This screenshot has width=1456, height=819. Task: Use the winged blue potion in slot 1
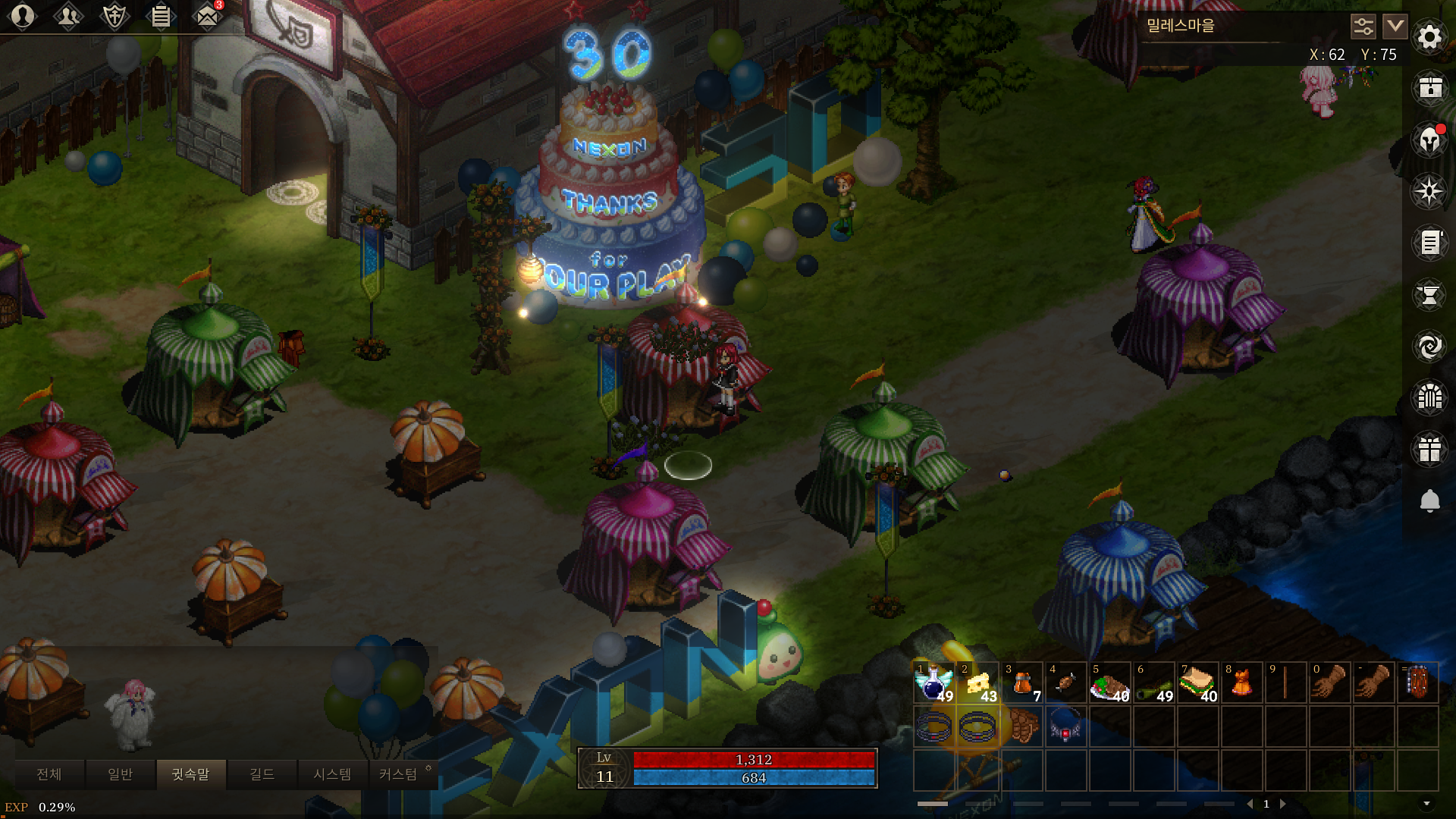(x=934, y=683)
